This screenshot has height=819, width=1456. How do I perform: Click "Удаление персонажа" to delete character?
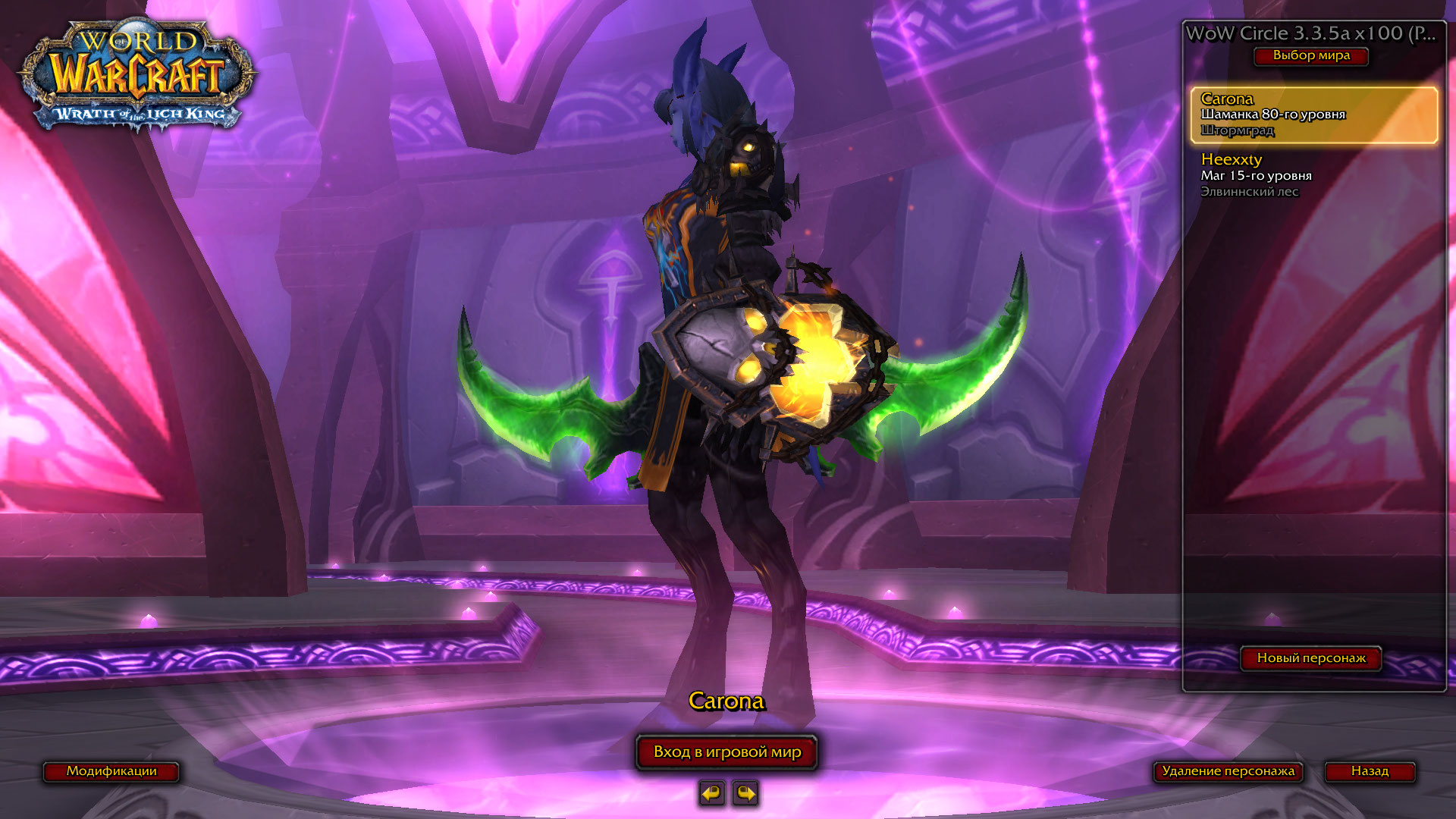coord(1228,771)
